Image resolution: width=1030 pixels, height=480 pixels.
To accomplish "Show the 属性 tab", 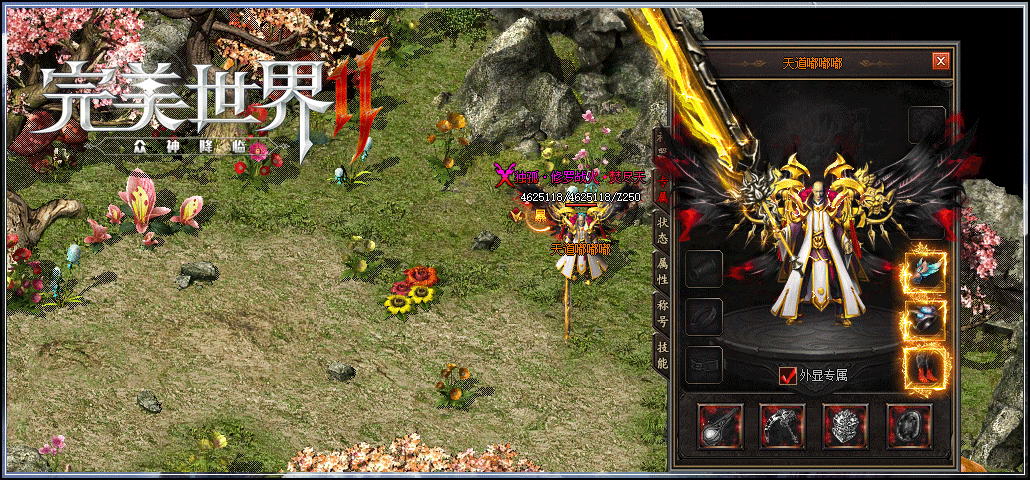I will [x=661, y=270].
